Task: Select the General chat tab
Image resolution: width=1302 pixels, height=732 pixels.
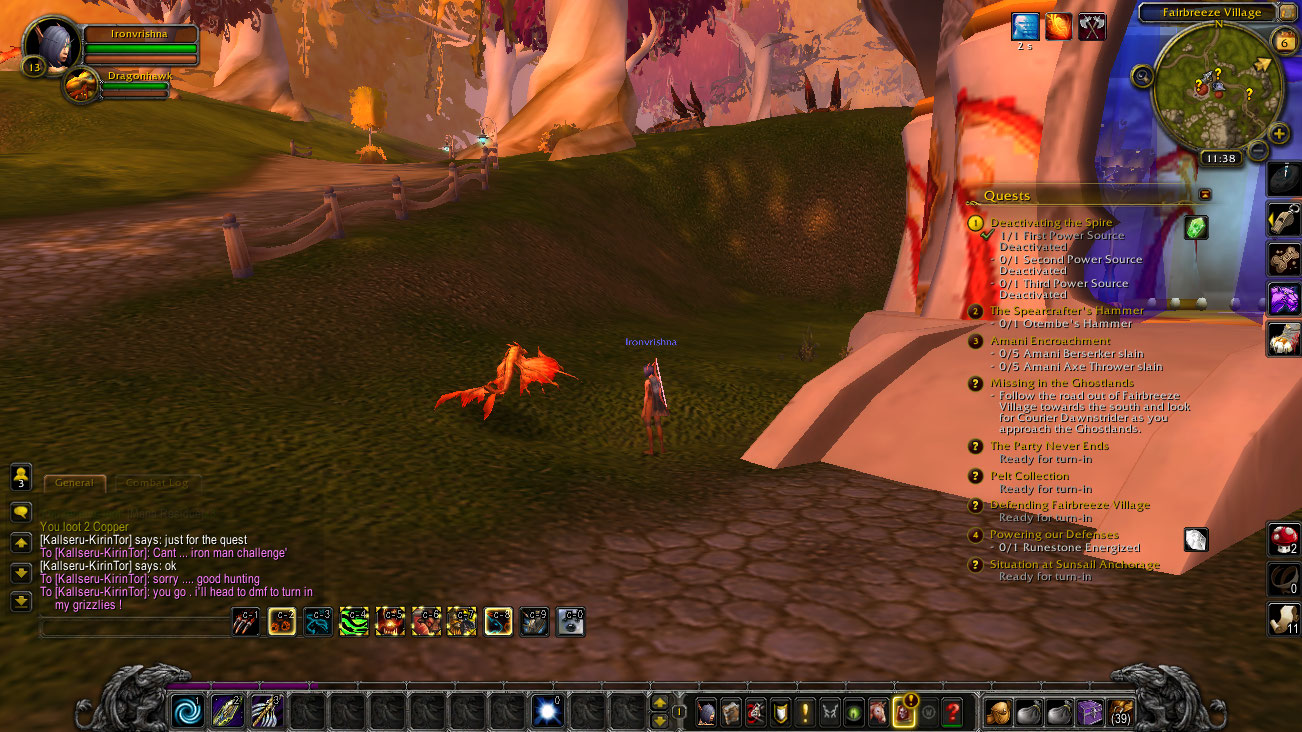Action: (x=75, y=483)
